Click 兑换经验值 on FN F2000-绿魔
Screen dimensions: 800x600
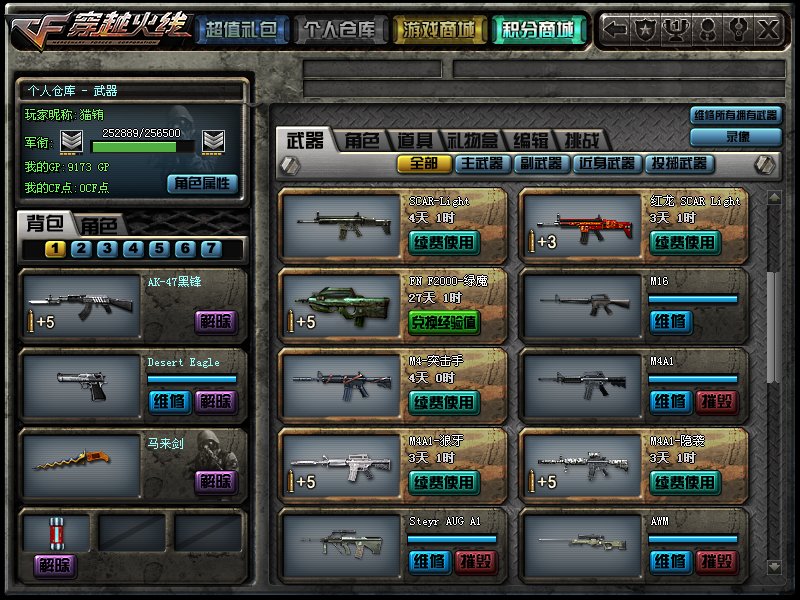[444, 322]
